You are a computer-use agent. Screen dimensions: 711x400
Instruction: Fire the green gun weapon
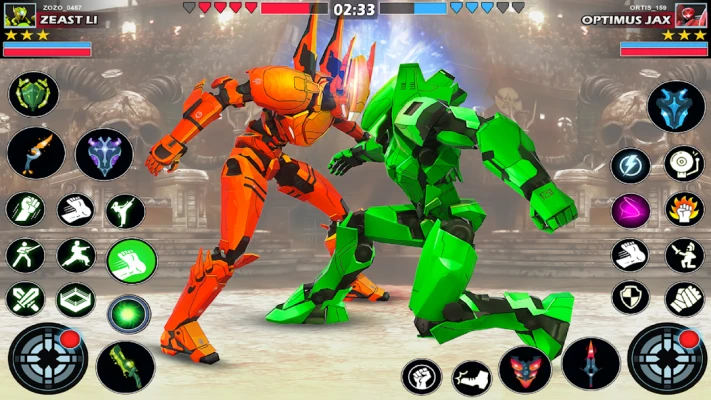click(x=125, y=366)
